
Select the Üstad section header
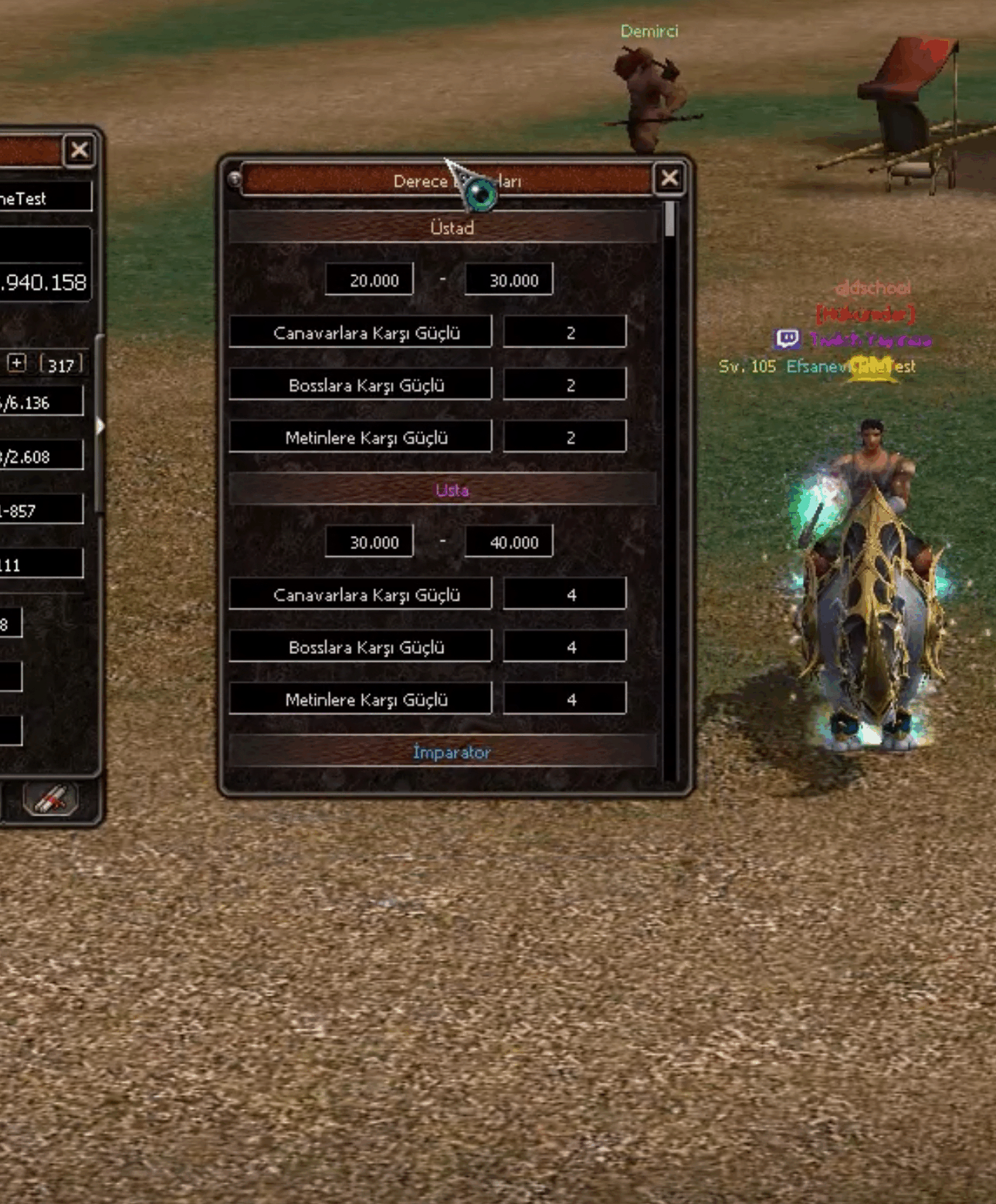coord(452,228)
